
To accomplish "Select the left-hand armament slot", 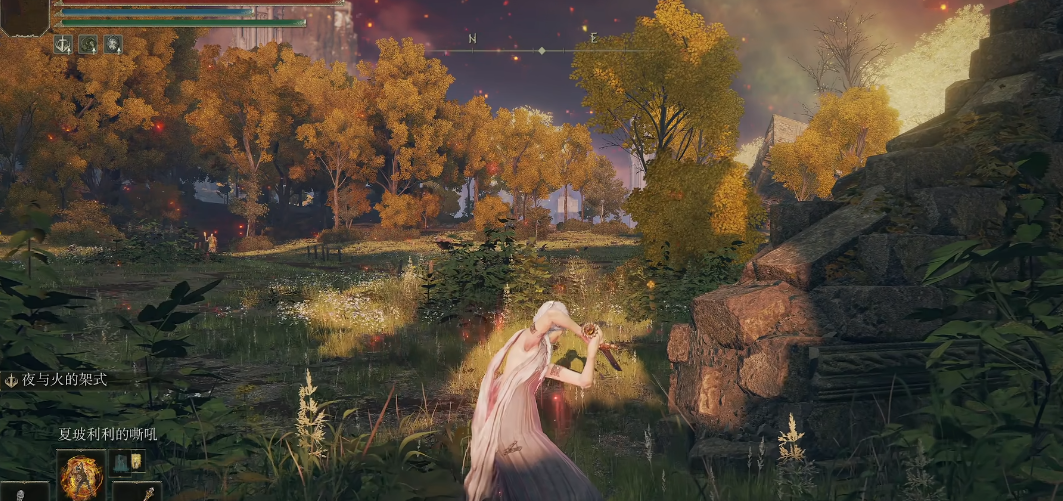I will pos(24,491).
